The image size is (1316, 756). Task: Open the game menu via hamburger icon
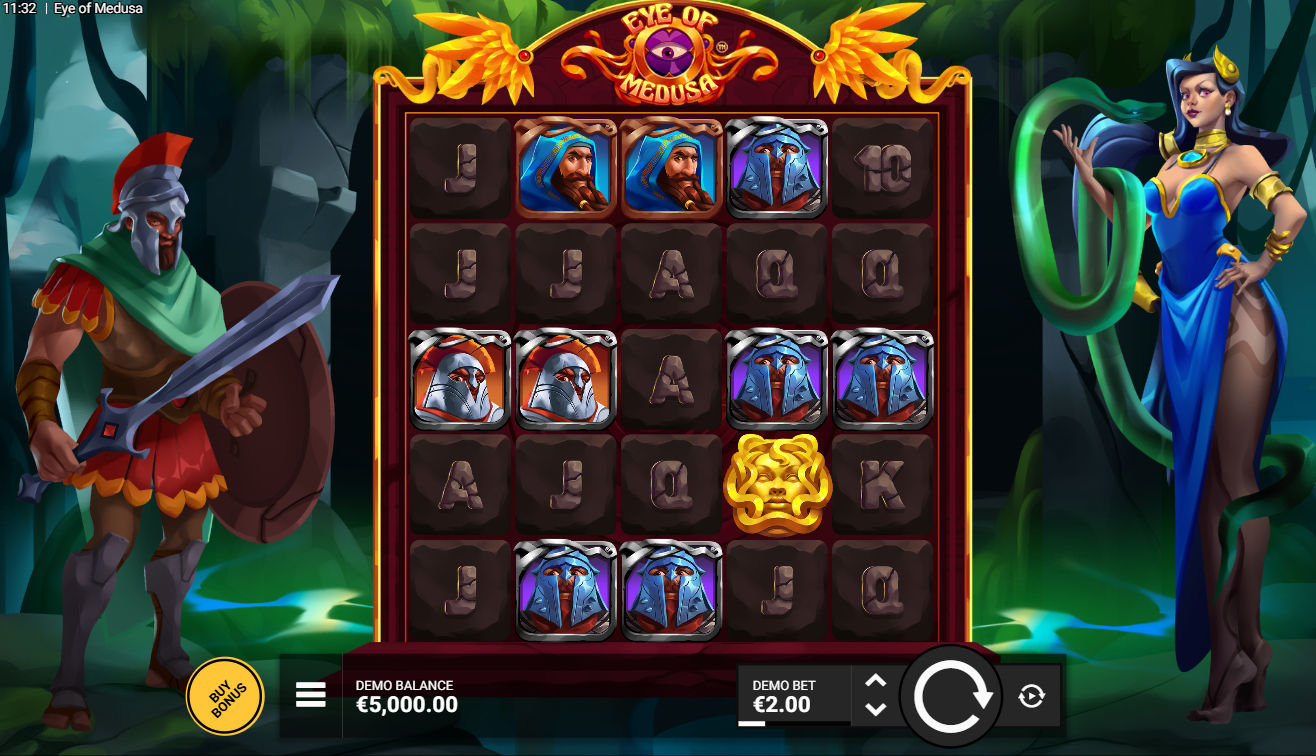point(309,694)
